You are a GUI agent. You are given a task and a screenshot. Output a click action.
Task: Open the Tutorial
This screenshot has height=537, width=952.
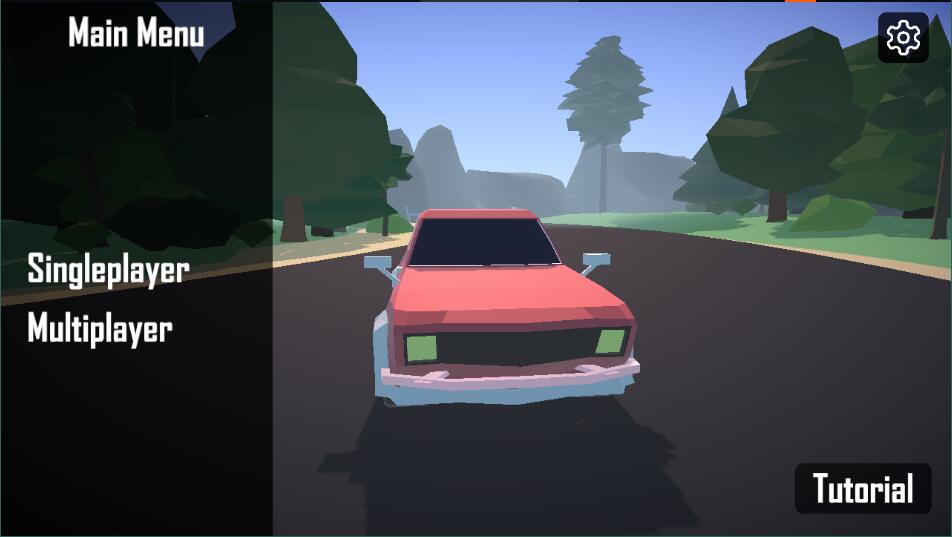(x=863, y=489)
